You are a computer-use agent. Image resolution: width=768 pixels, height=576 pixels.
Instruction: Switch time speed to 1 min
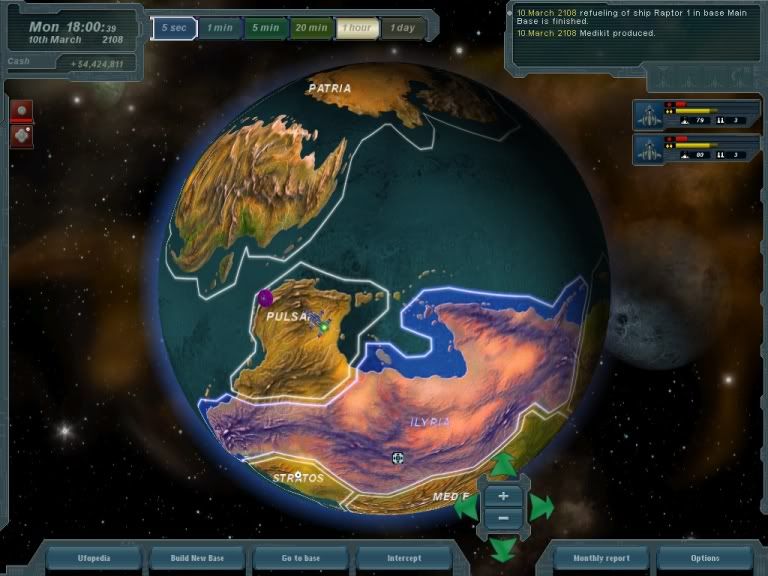tap(219, 28)
